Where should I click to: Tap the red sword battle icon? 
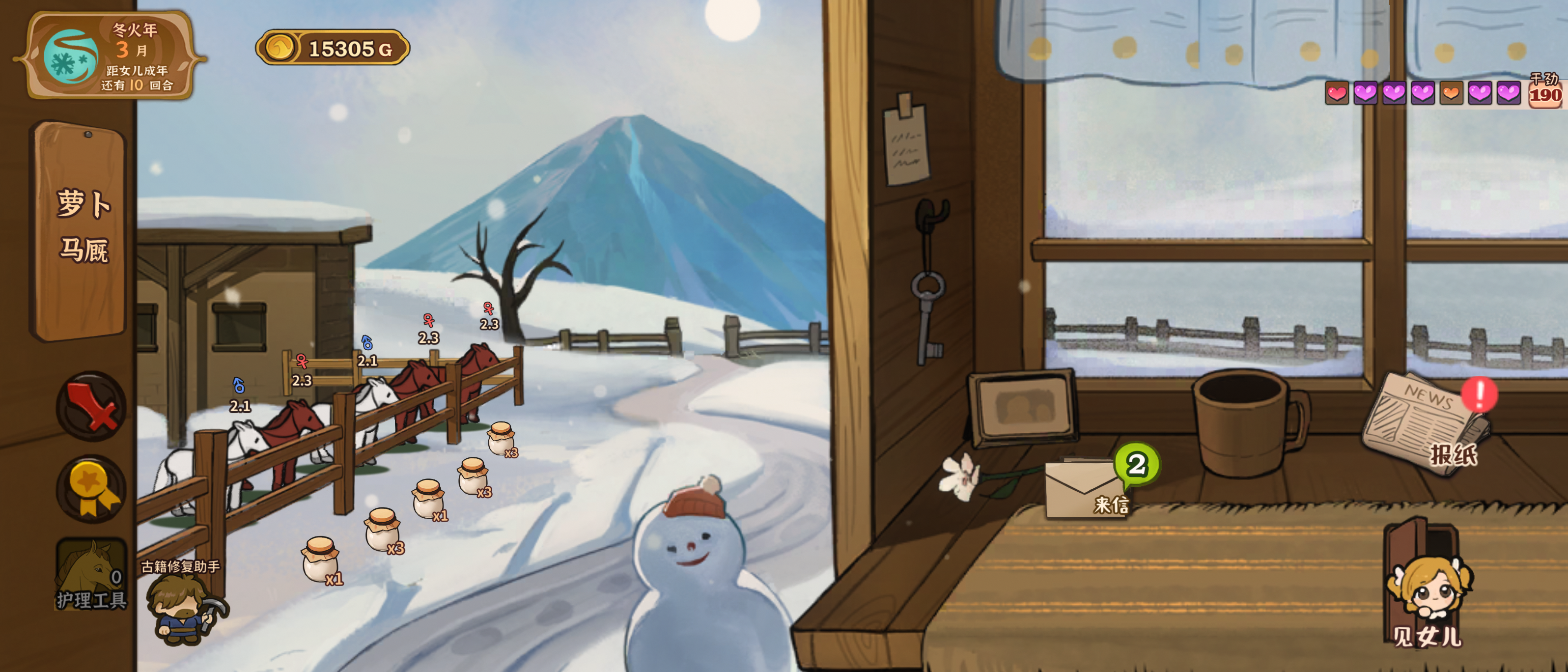(x=91, y=406)
